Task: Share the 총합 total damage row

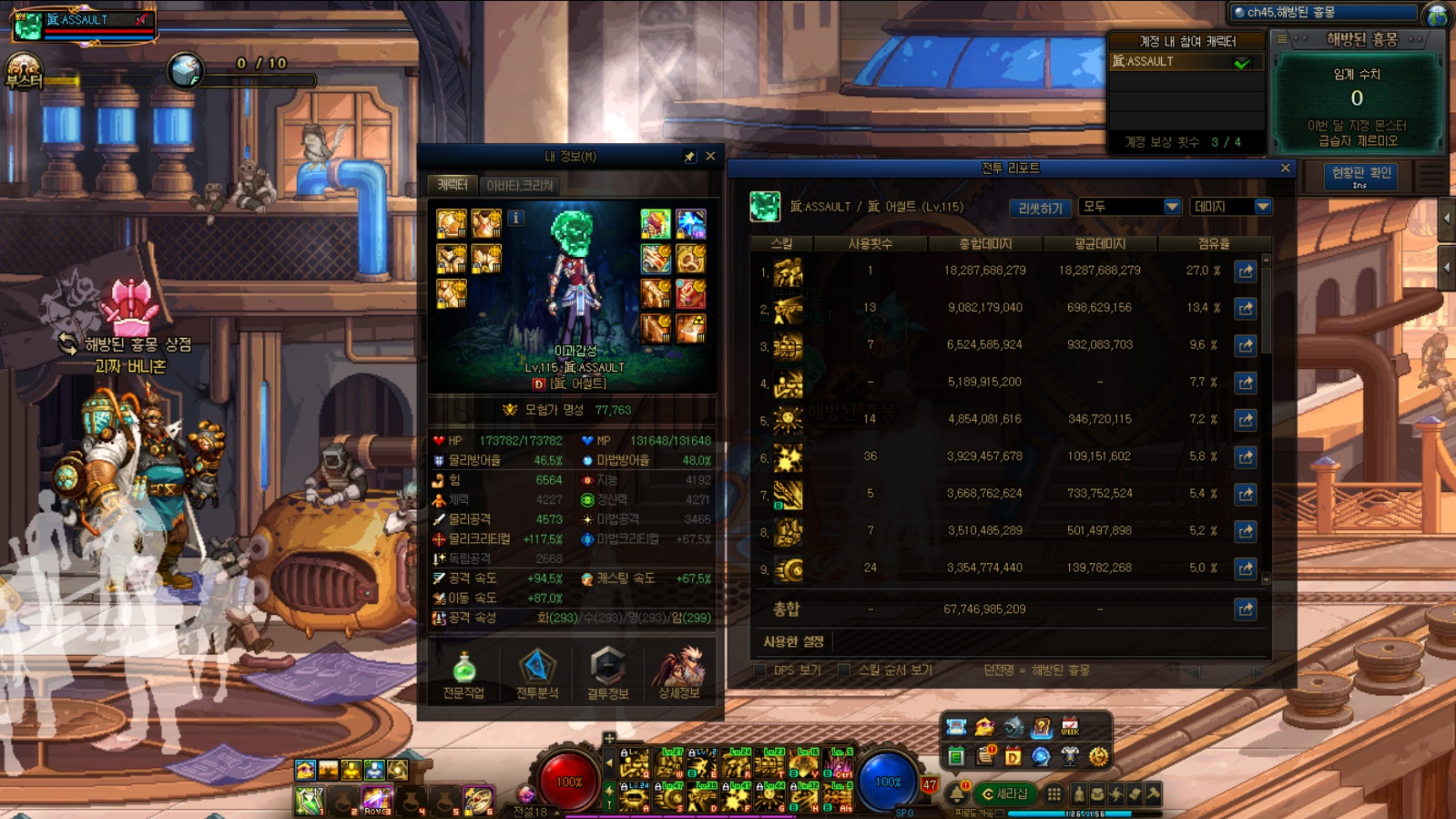Action: 1245,609
